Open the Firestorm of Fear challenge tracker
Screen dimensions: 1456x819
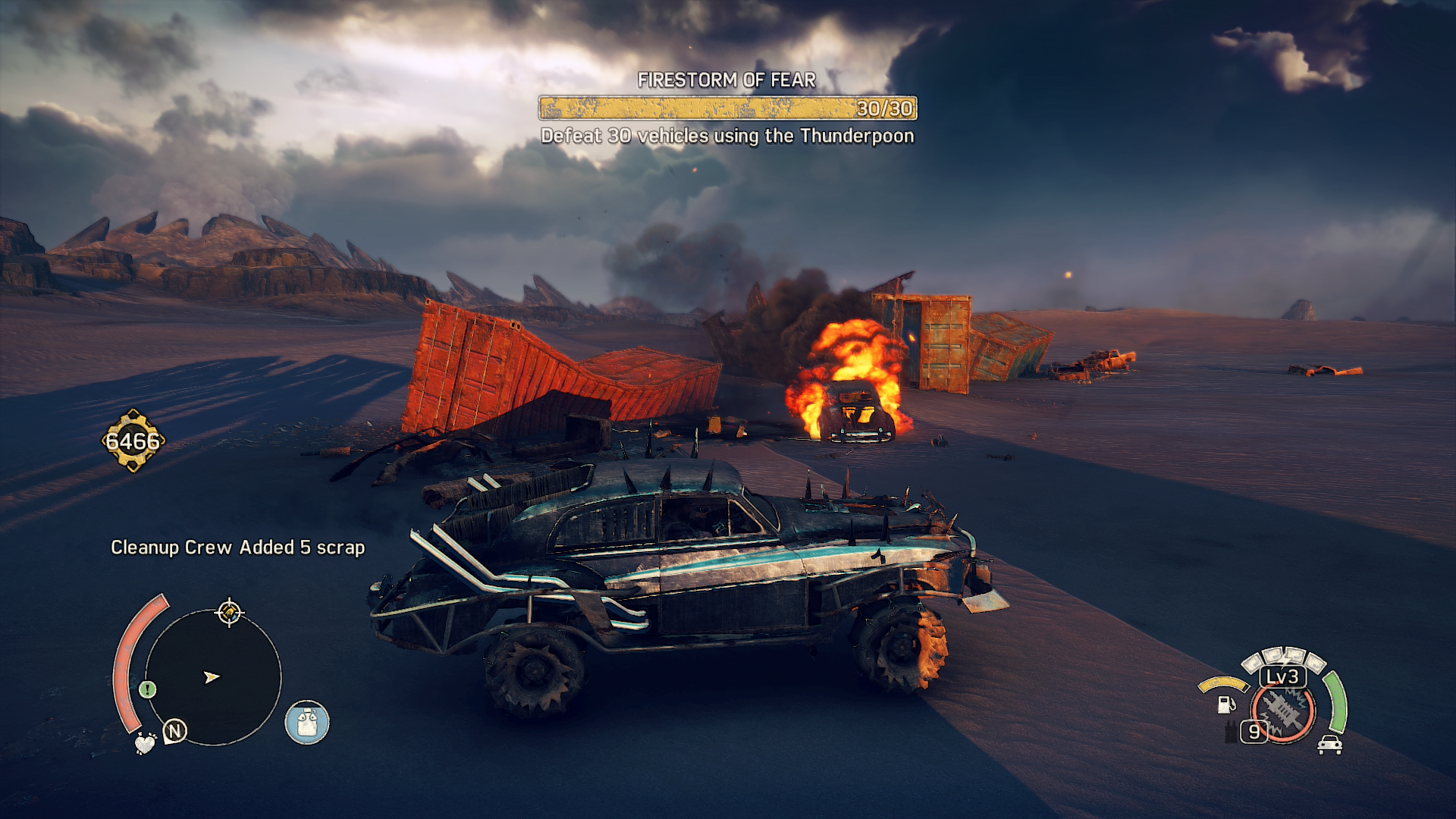pos(727,108)
